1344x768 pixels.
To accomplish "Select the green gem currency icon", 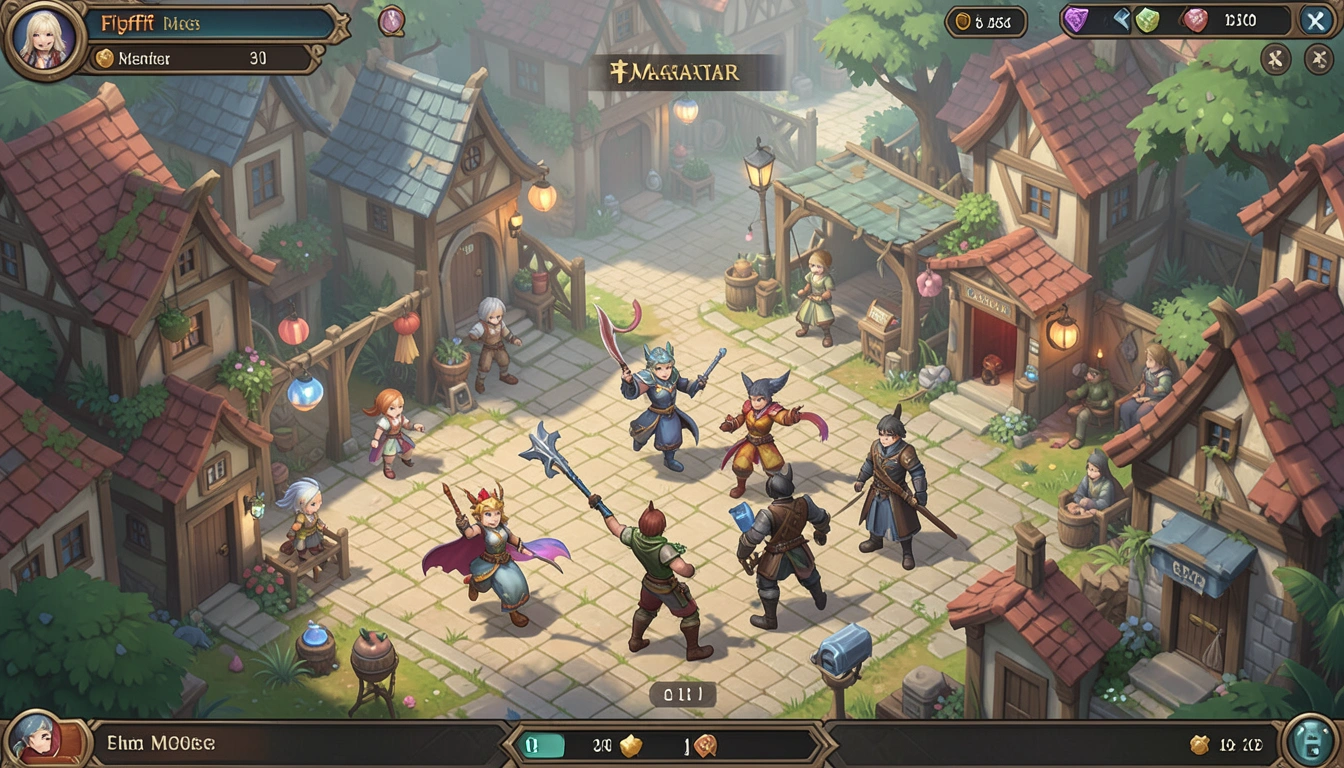I will click(1147, 20).
